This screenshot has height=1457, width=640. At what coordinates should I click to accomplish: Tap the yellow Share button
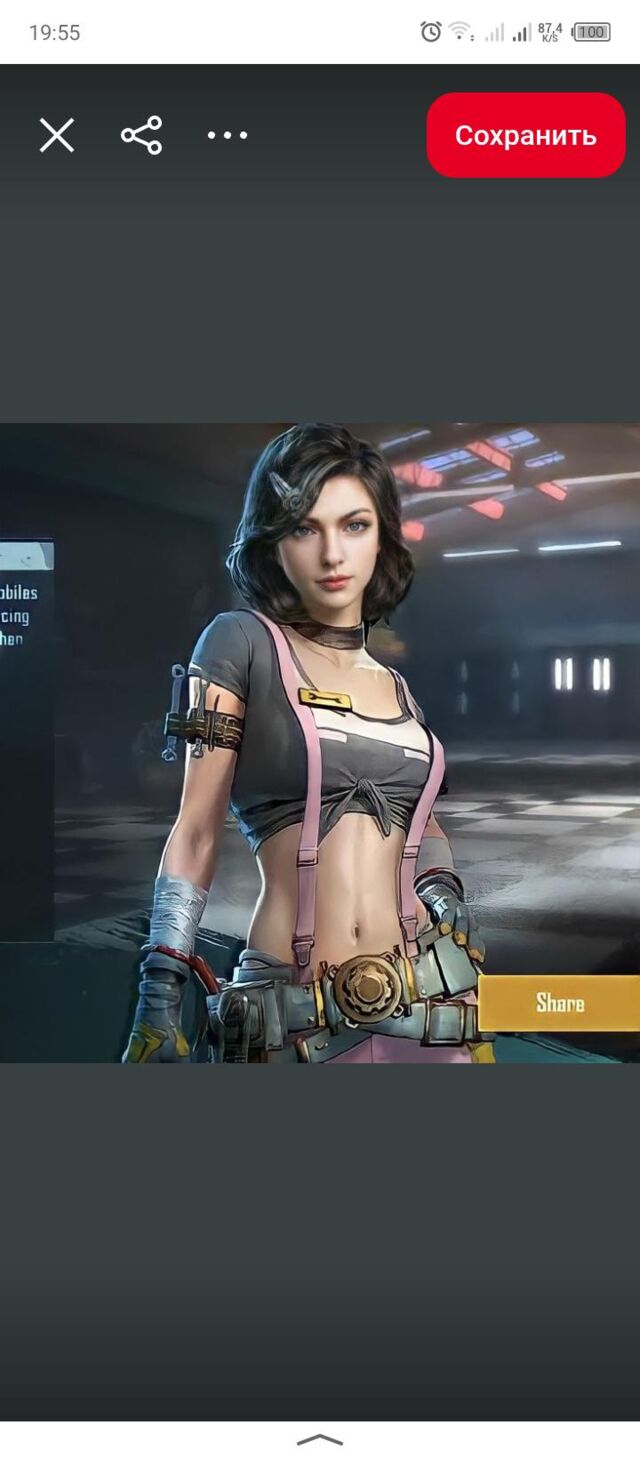559,1003
